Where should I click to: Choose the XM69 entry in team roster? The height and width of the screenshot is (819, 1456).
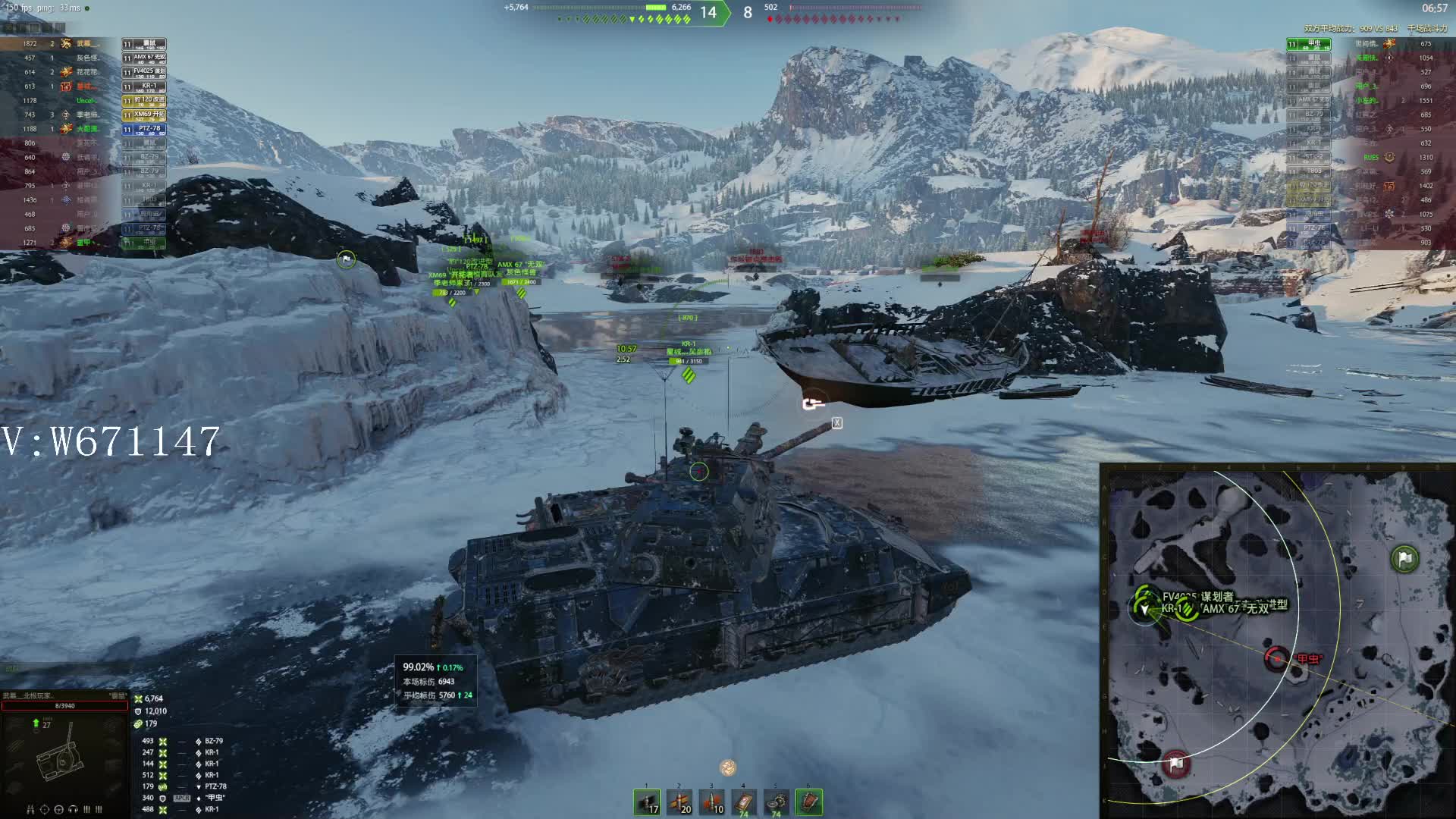pos(144,115)
